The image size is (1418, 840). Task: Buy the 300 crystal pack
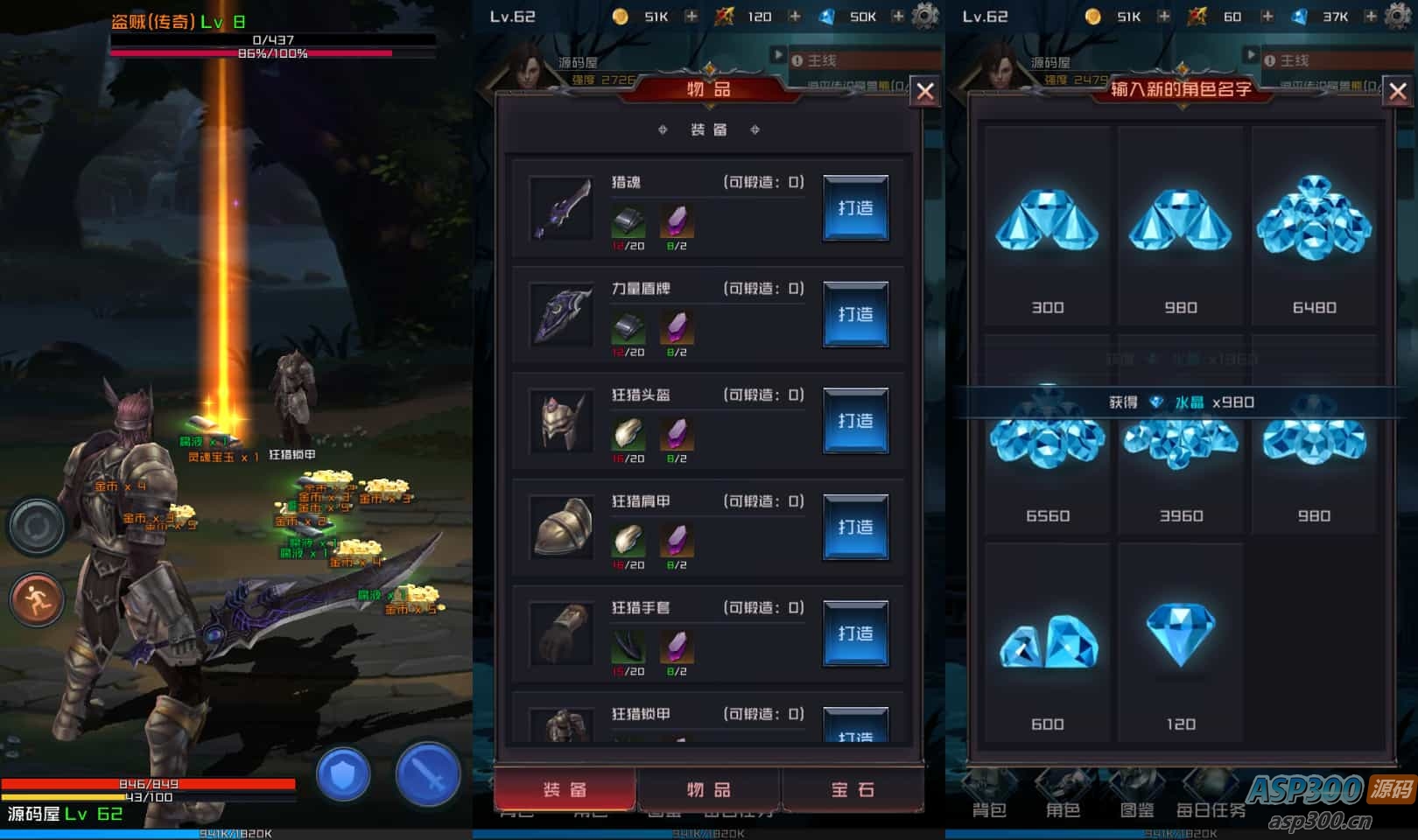[x=1048, y=227]
